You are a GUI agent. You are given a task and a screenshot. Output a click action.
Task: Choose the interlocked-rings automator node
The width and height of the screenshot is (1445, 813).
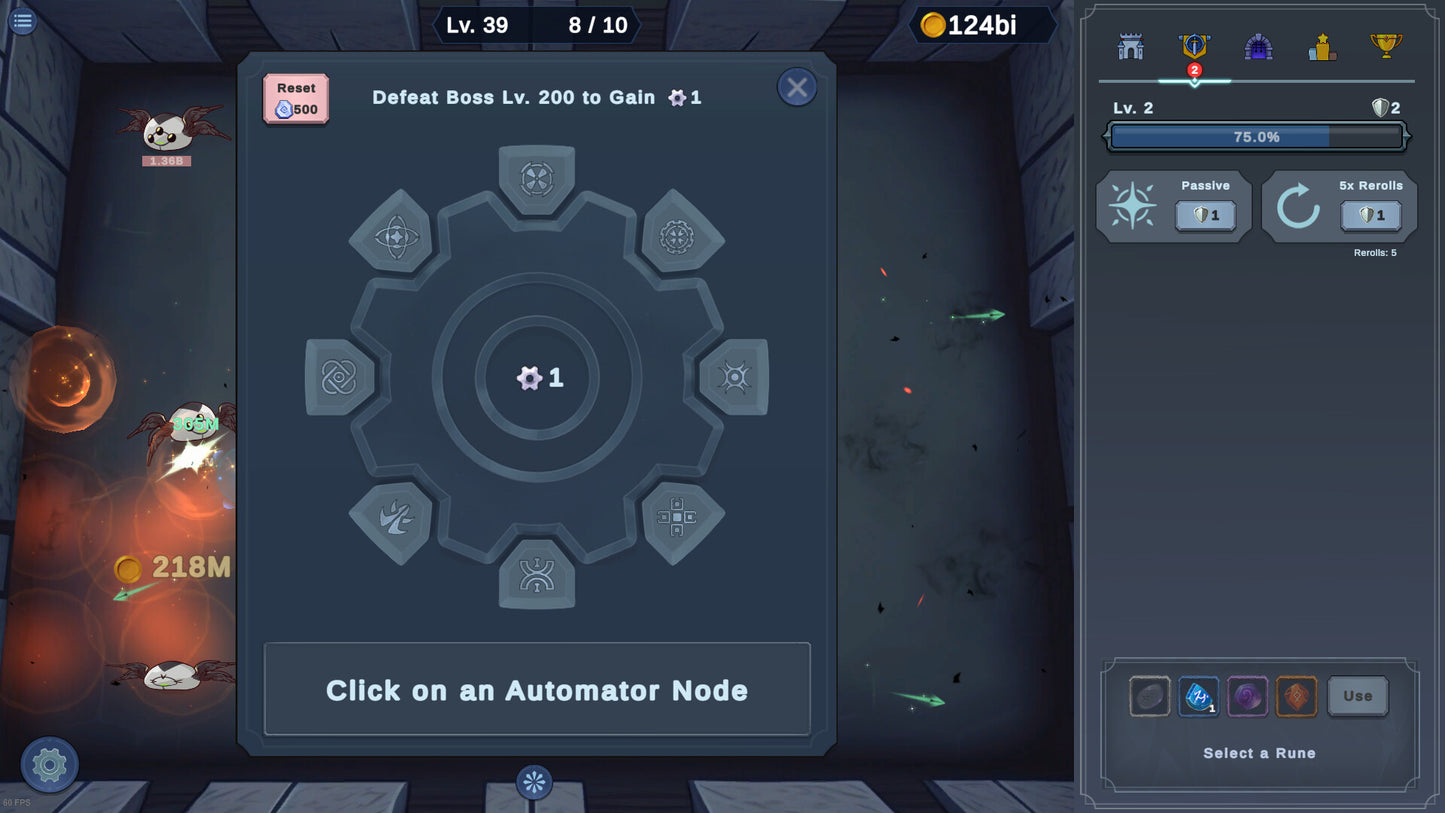click(x=339, y=377)
